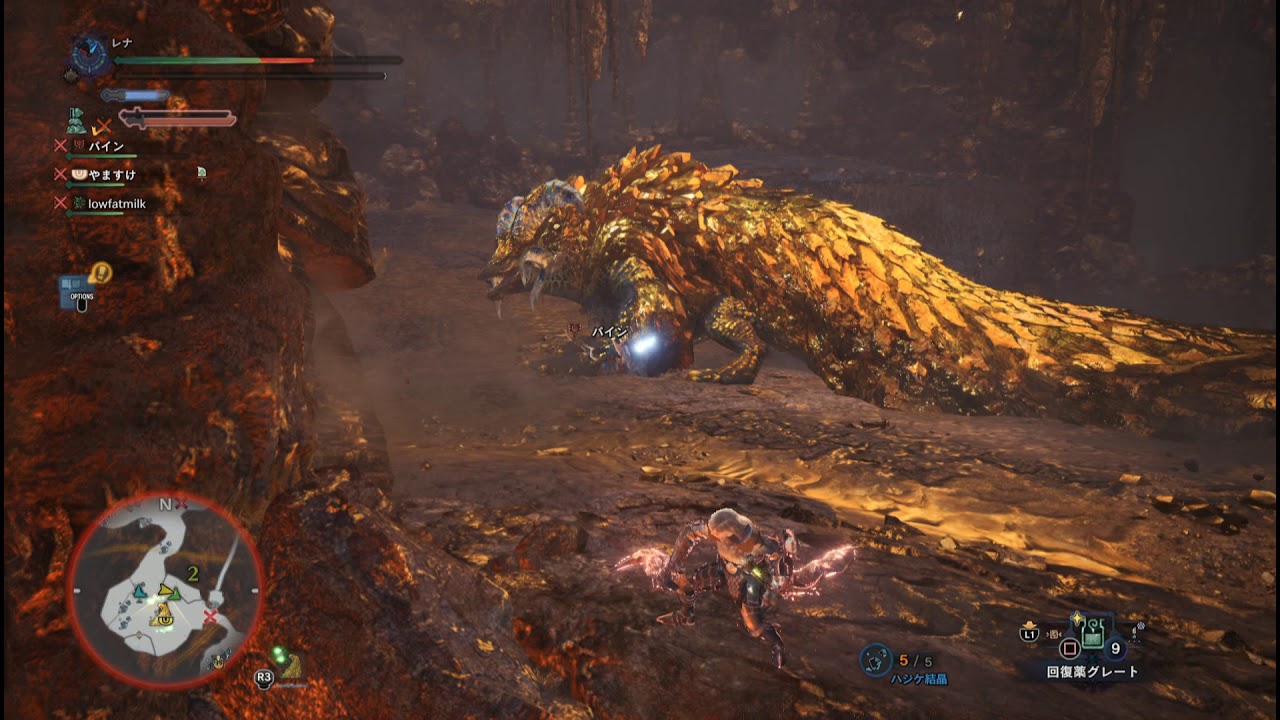Select party member バイン in the list
1280x720 pixels.
(105, 147)
